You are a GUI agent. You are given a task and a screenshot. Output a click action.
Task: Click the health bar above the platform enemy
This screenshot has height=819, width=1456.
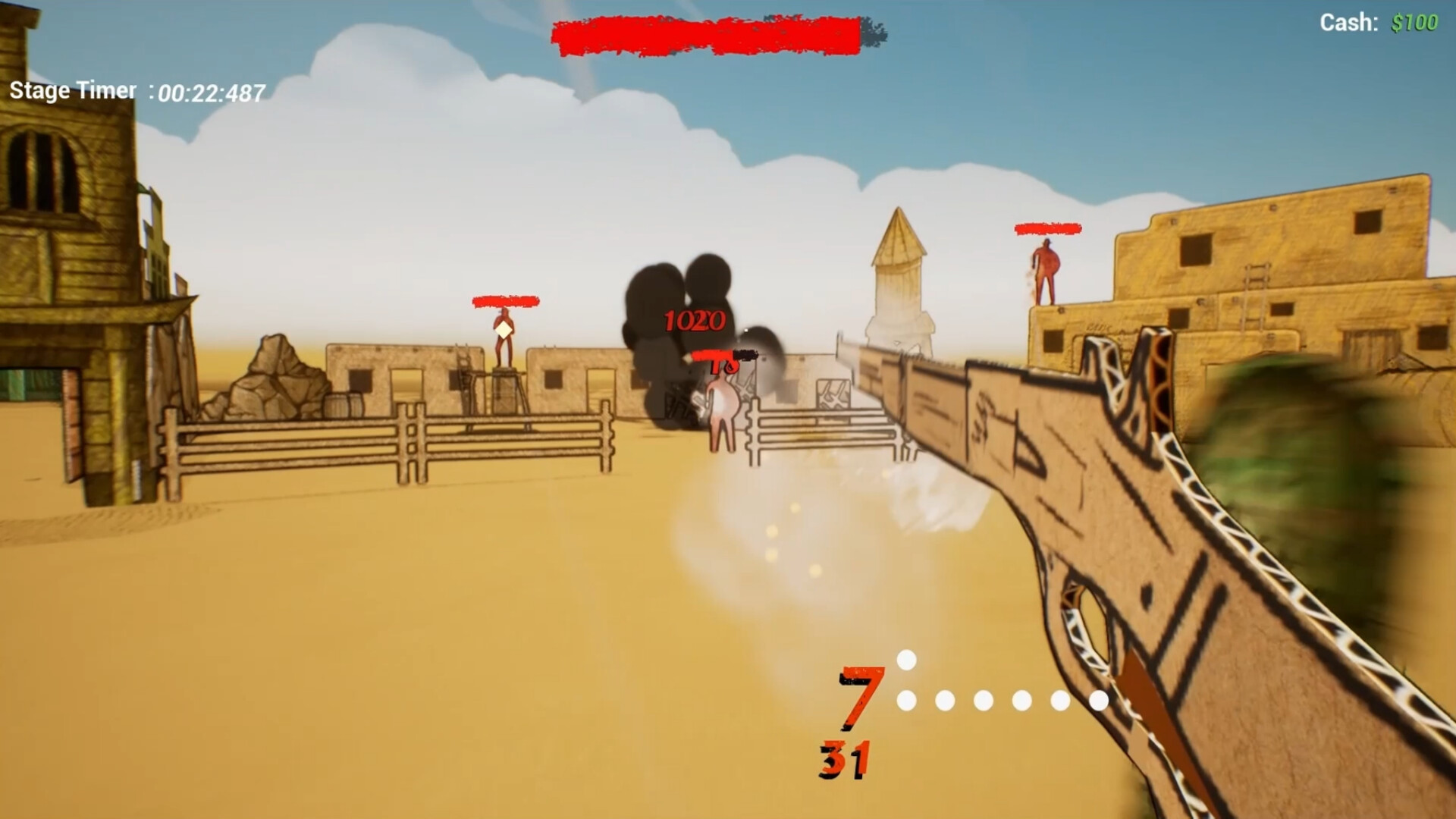(x=504, y=300)
